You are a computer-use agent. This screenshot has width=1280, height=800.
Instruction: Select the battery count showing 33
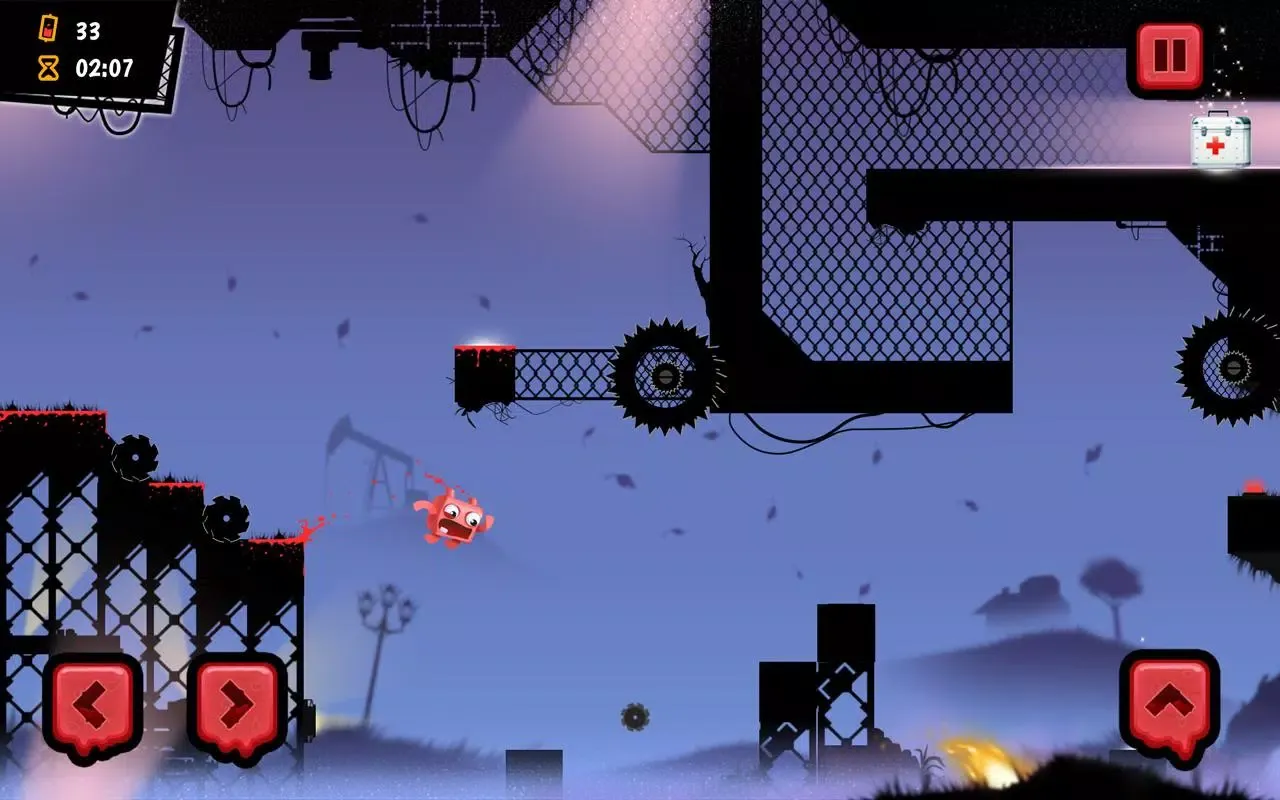tap(91, 31)
